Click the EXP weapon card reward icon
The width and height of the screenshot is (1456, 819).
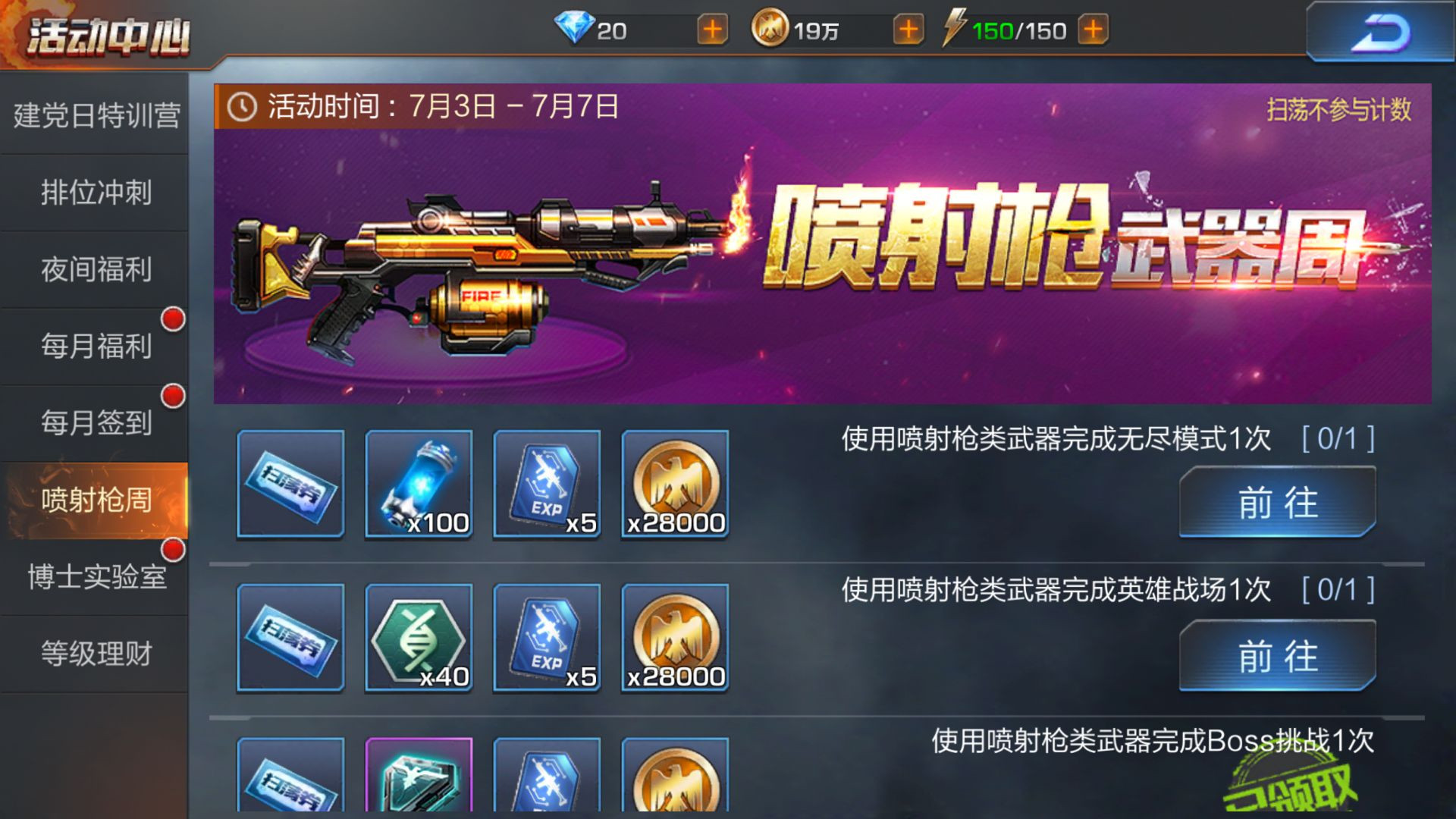[x=547, y=485]
